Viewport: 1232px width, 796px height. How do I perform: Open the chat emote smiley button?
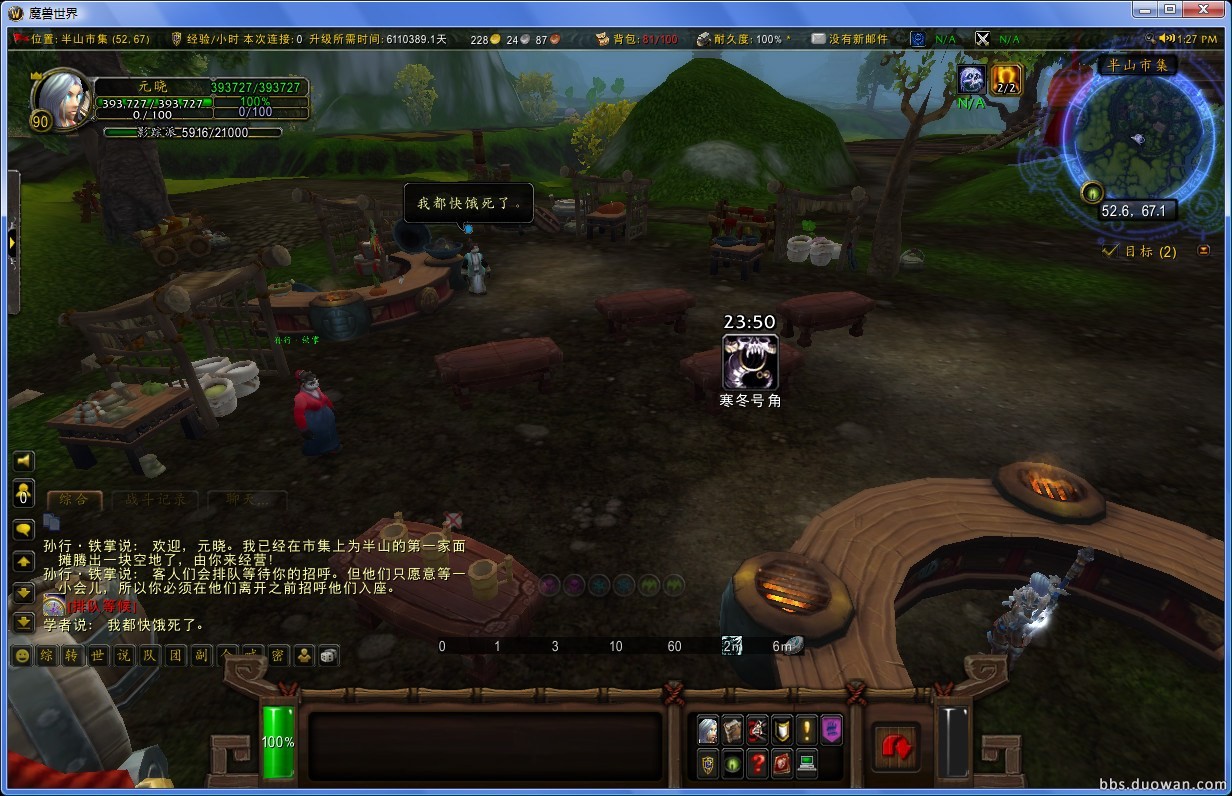[x=21, y=656]
